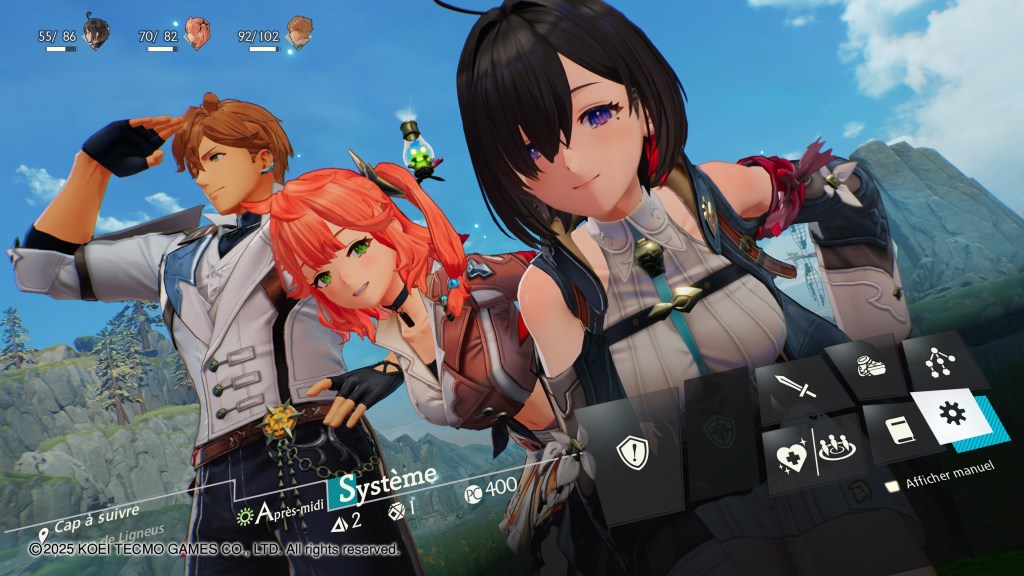Viewport: 1024px width, 576px height.
Task: Click the pink-haired party member portrait
Action: (197, 35)
